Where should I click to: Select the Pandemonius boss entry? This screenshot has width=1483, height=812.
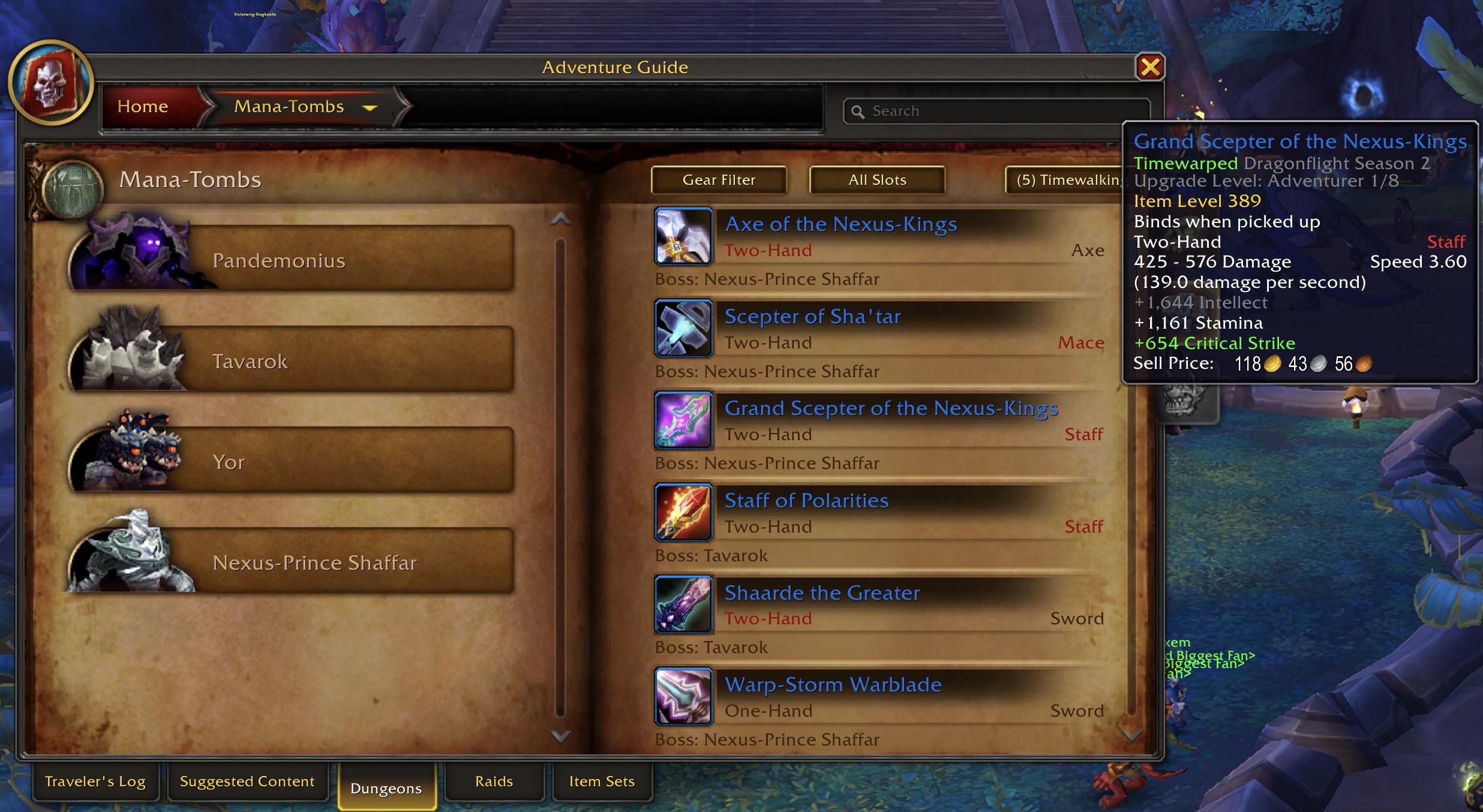(x=291, y=260)
